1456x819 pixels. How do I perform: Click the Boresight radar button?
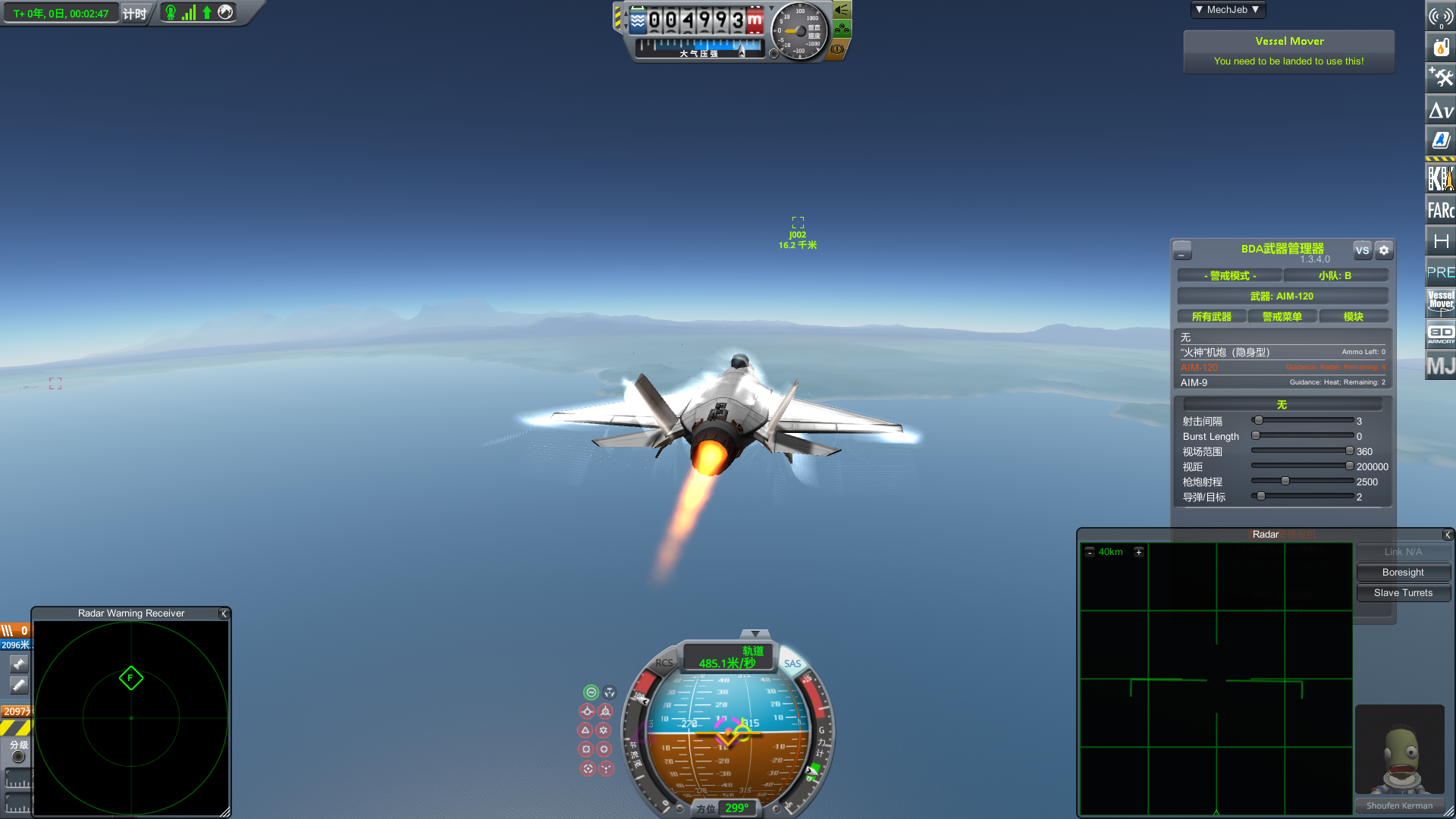(x=1403, y=573)
